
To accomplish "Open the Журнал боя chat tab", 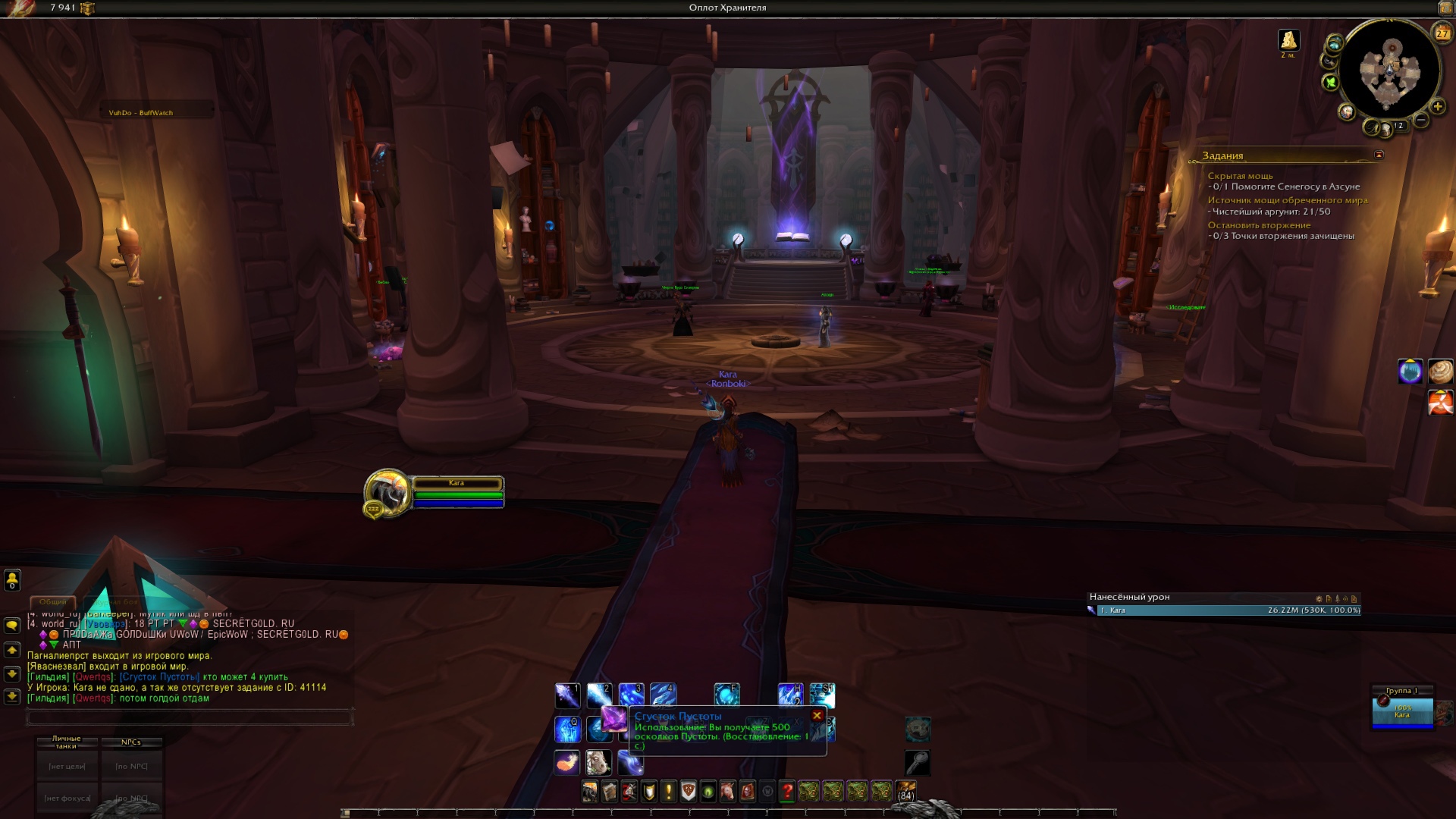I will (116, 601).
